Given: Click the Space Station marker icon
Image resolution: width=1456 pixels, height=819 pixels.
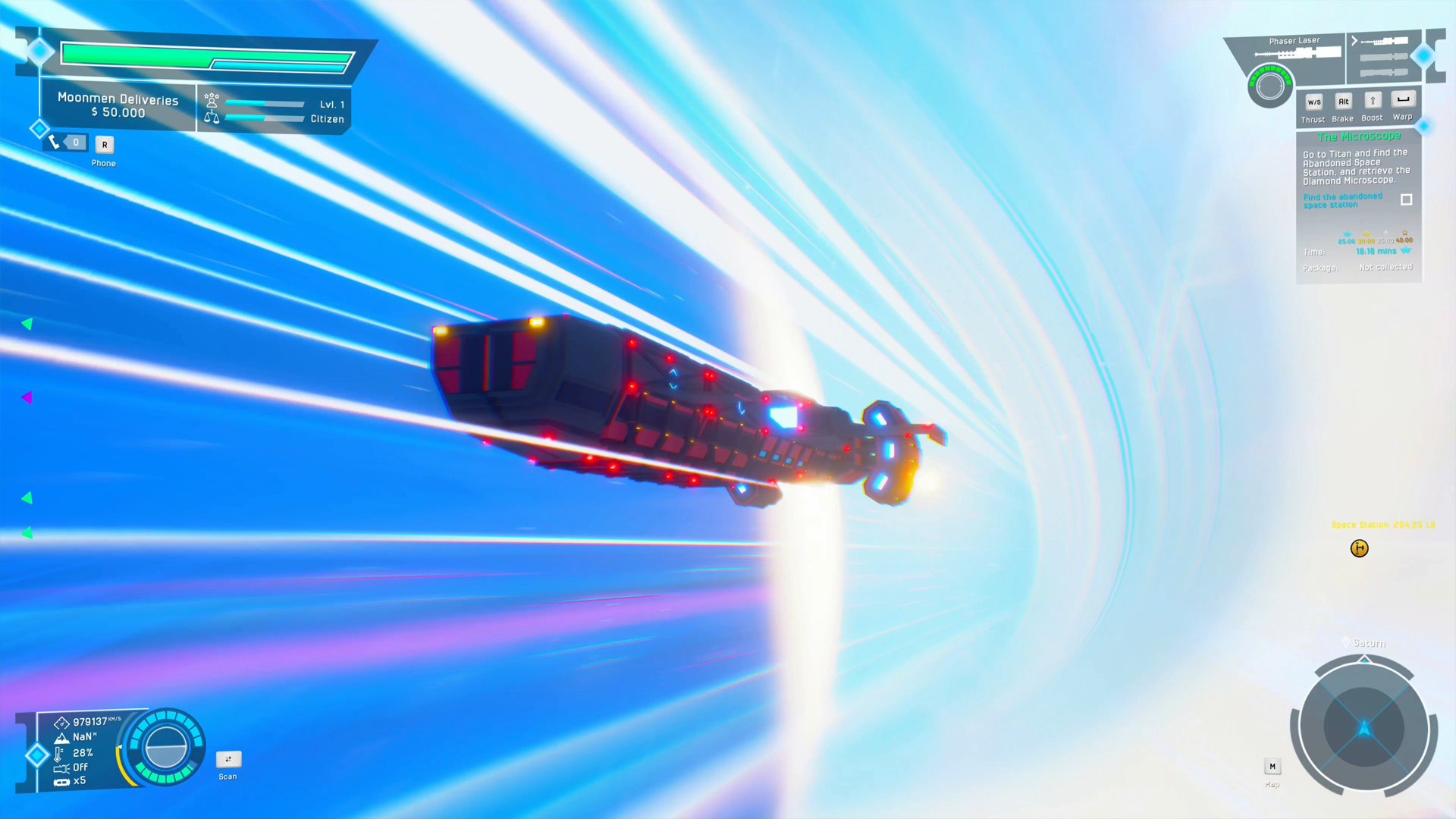Looking at the screenshot, I should 1359,548.
